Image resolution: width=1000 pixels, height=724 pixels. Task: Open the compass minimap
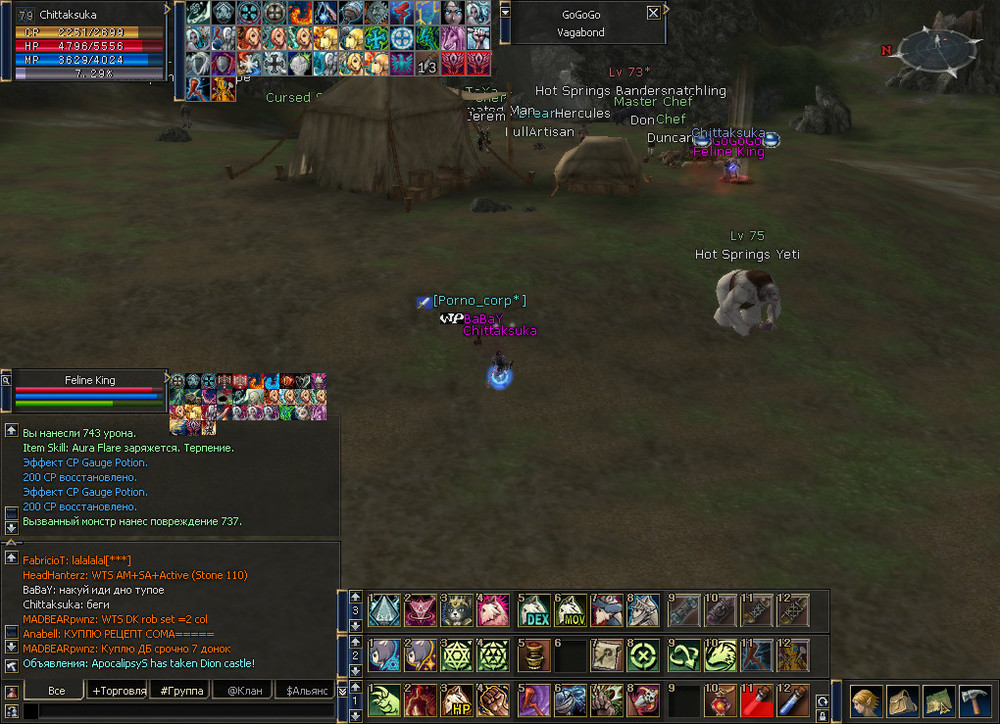click(935, 50)
